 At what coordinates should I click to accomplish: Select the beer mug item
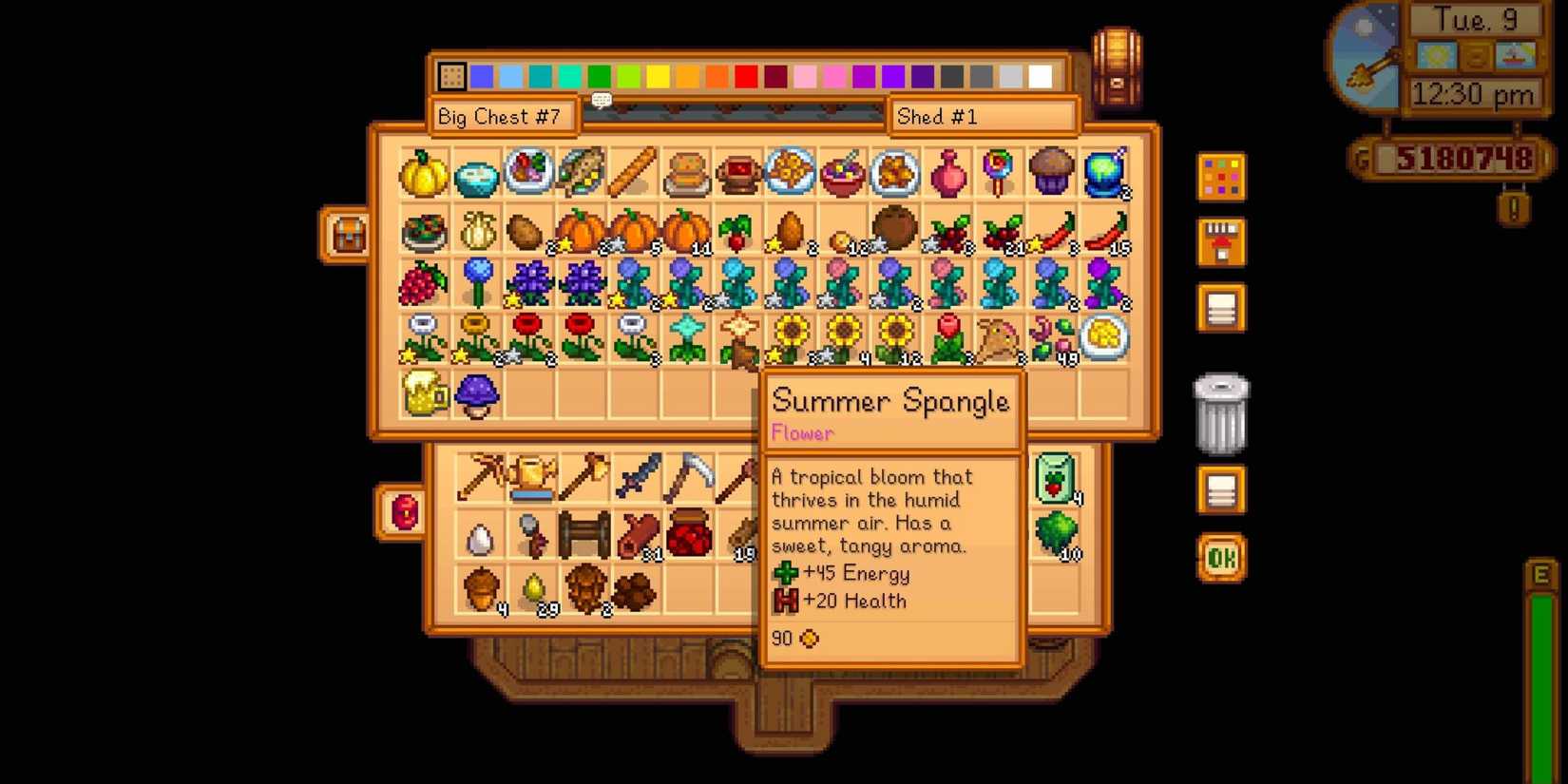click(x=423, y=394)
